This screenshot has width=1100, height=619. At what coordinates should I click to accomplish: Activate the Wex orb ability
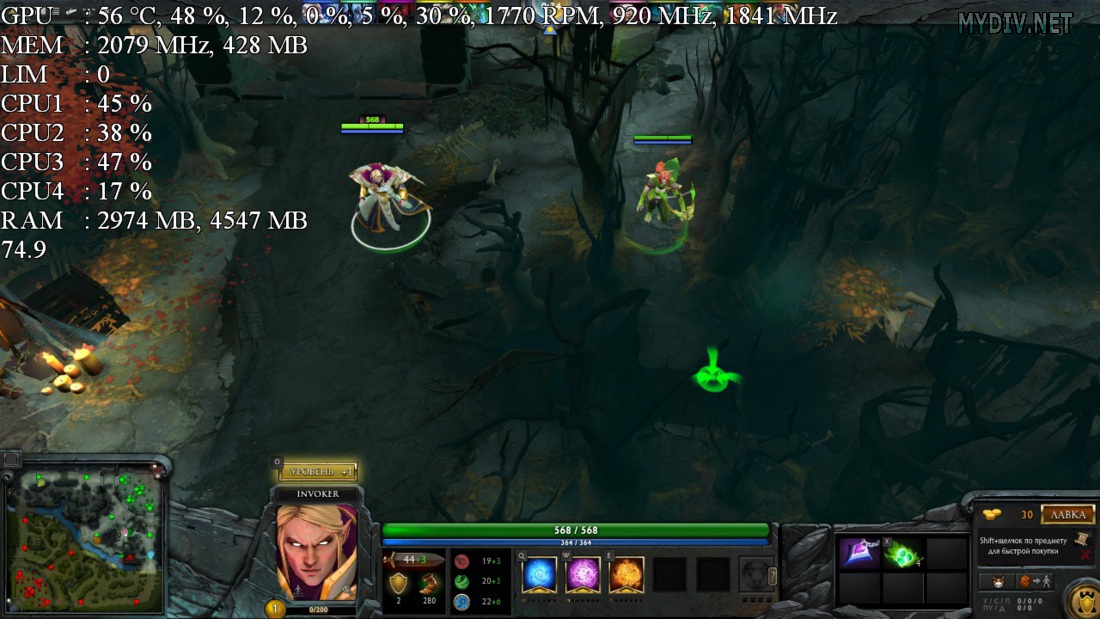583,575
